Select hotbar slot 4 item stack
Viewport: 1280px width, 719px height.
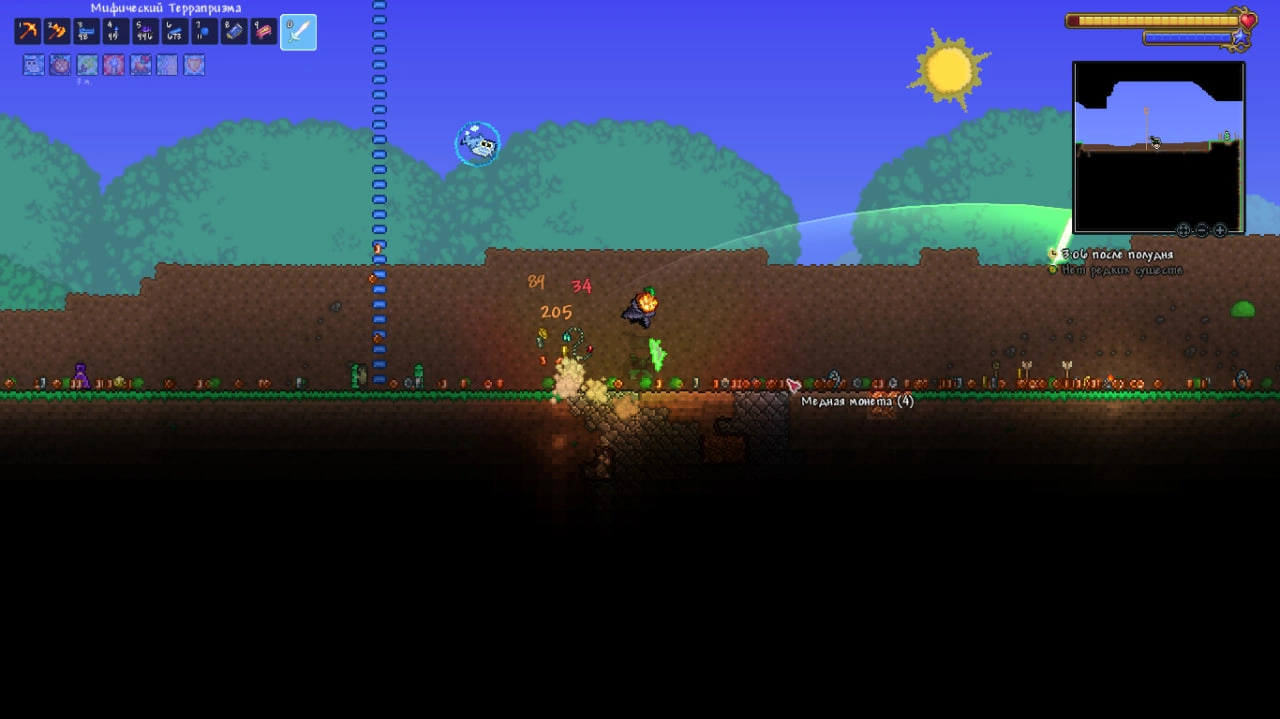(115, 32)
